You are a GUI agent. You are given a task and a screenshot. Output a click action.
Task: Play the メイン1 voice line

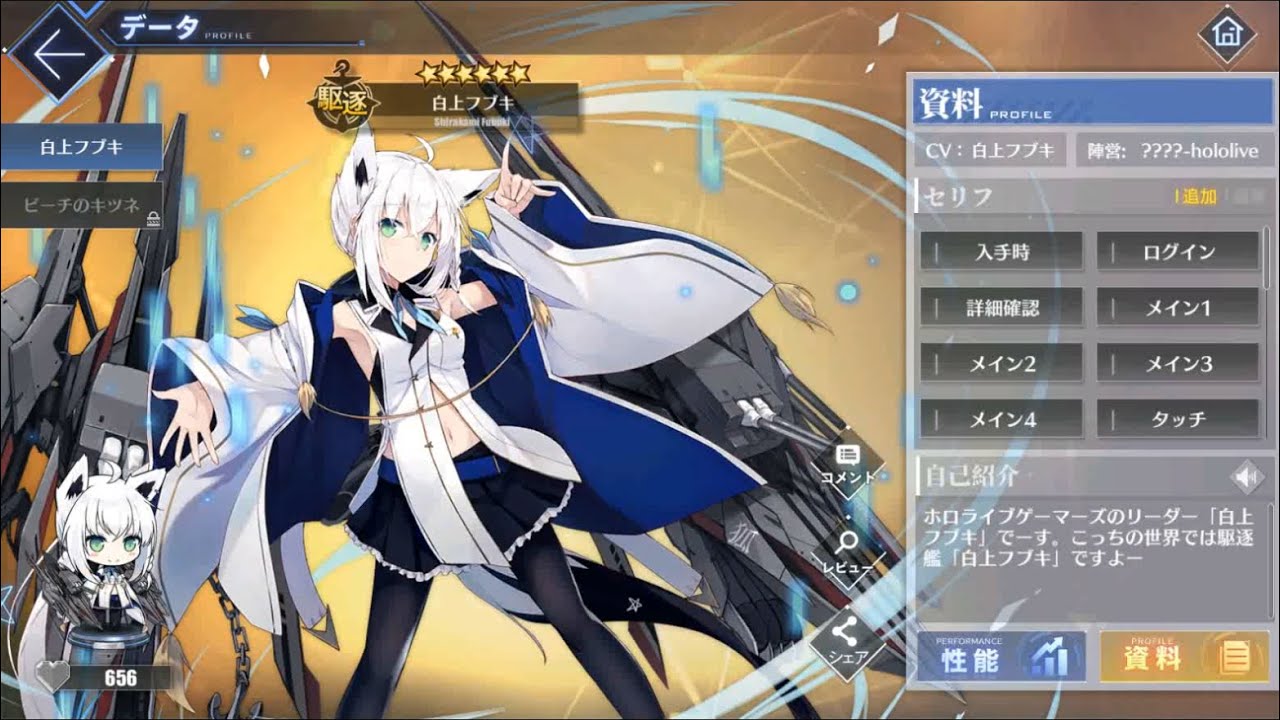tap(1177, 308)
